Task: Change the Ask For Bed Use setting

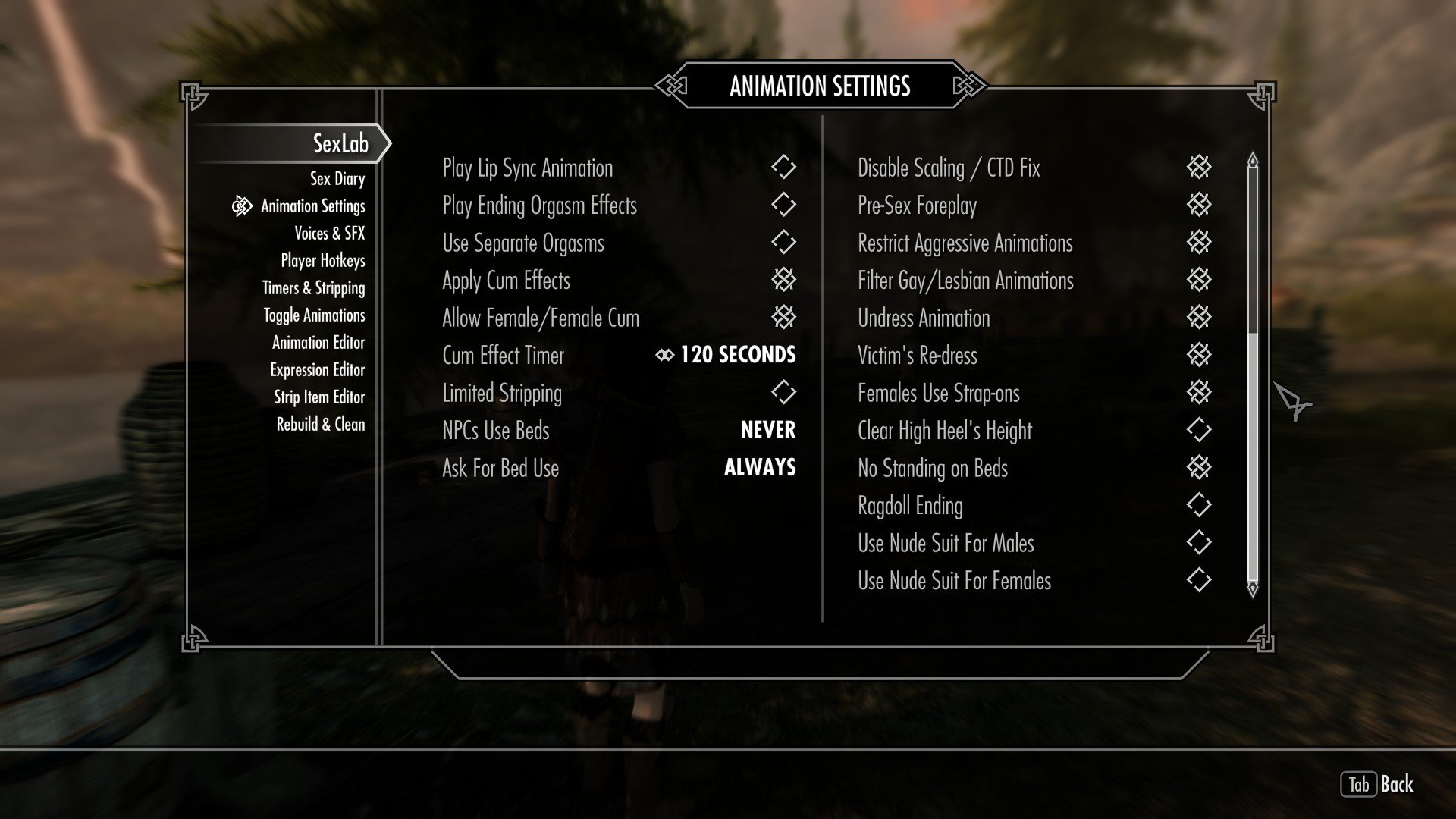Action: coord(759,468)
